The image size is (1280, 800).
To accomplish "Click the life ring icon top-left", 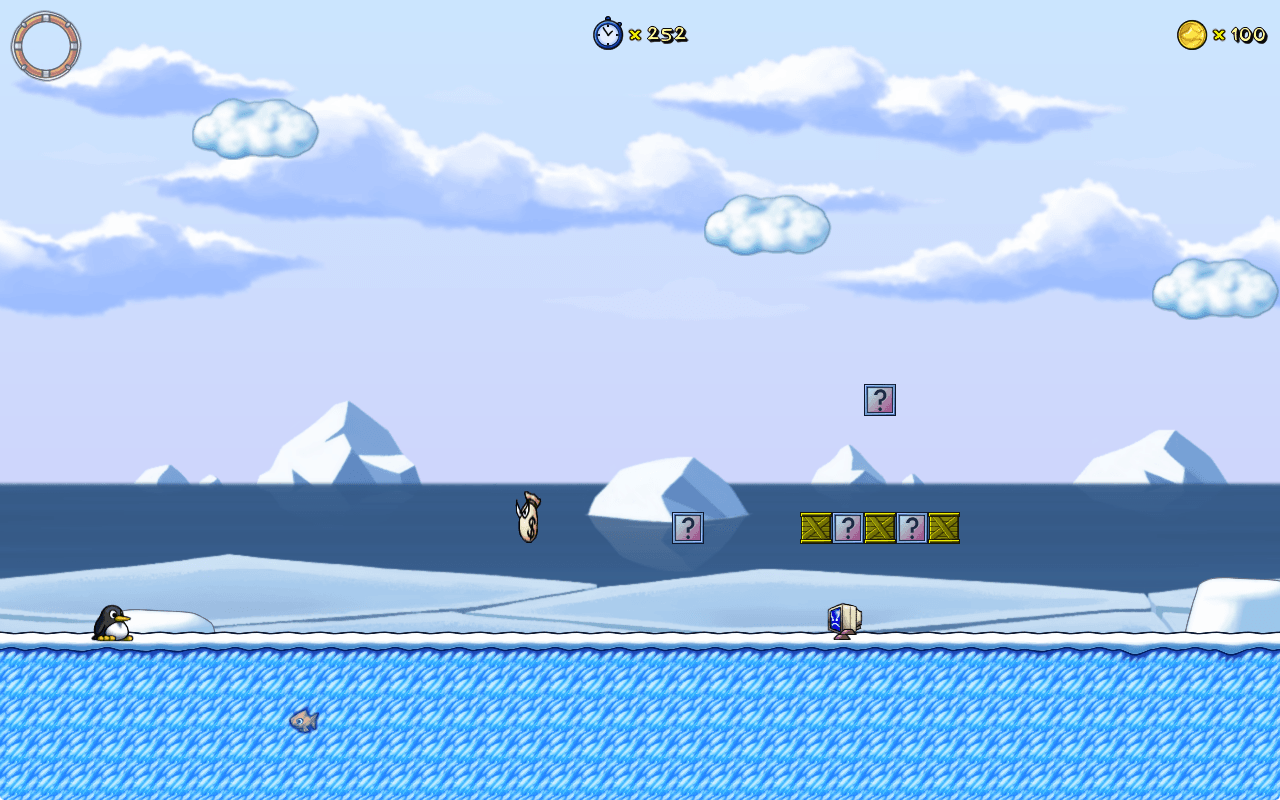I will click(x=45, y=45).
